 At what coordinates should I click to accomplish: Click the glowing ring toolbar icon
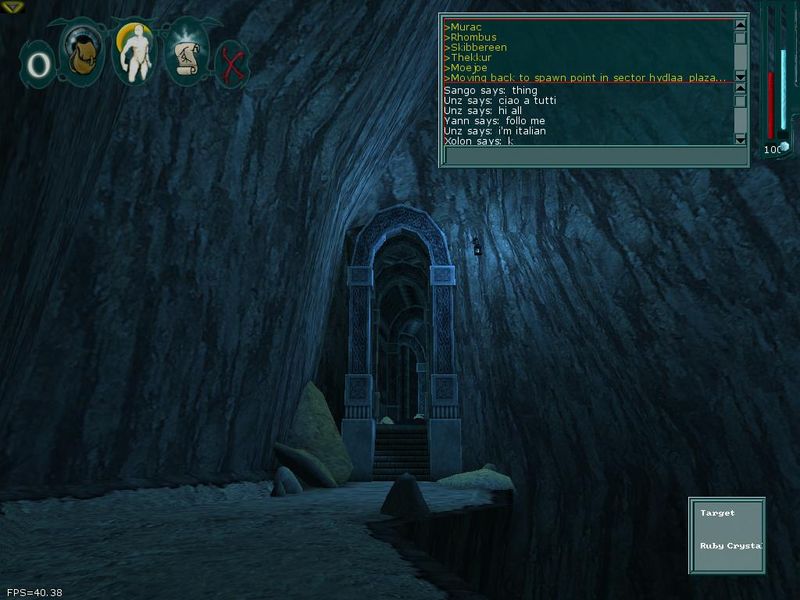(38, 65)
